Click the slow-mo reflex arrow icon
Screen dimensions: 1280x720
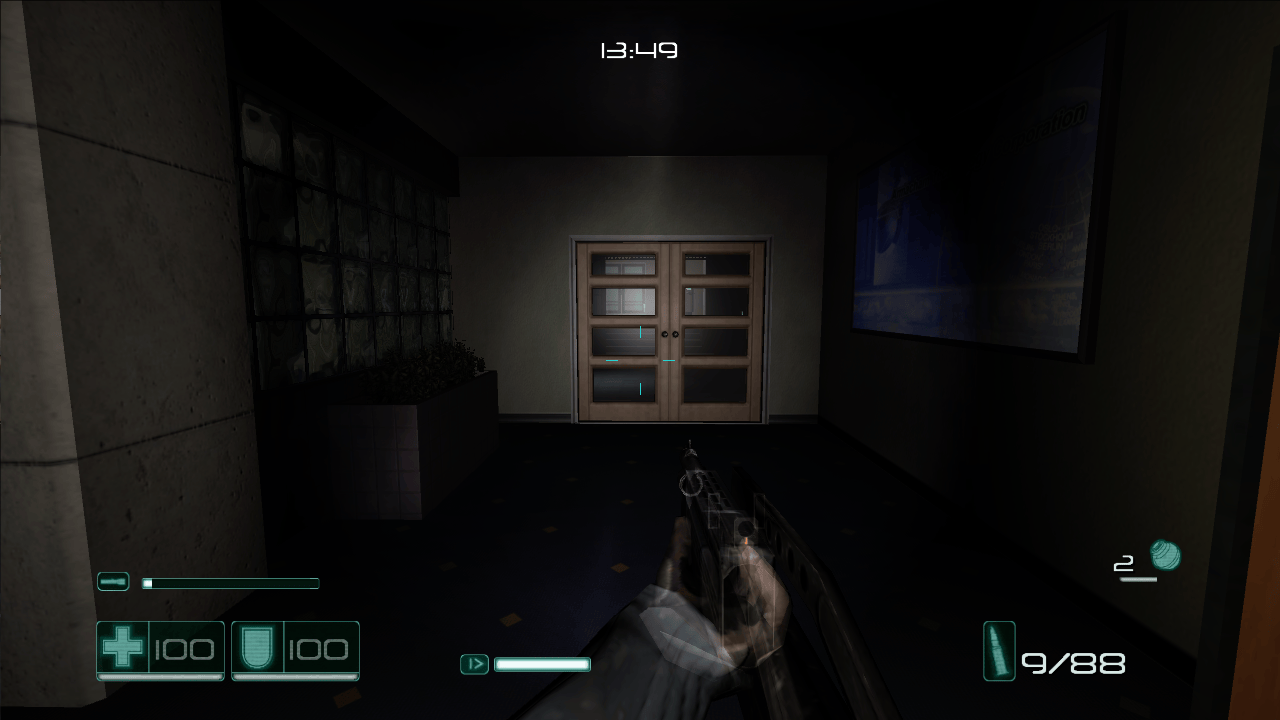coord(473,663)
